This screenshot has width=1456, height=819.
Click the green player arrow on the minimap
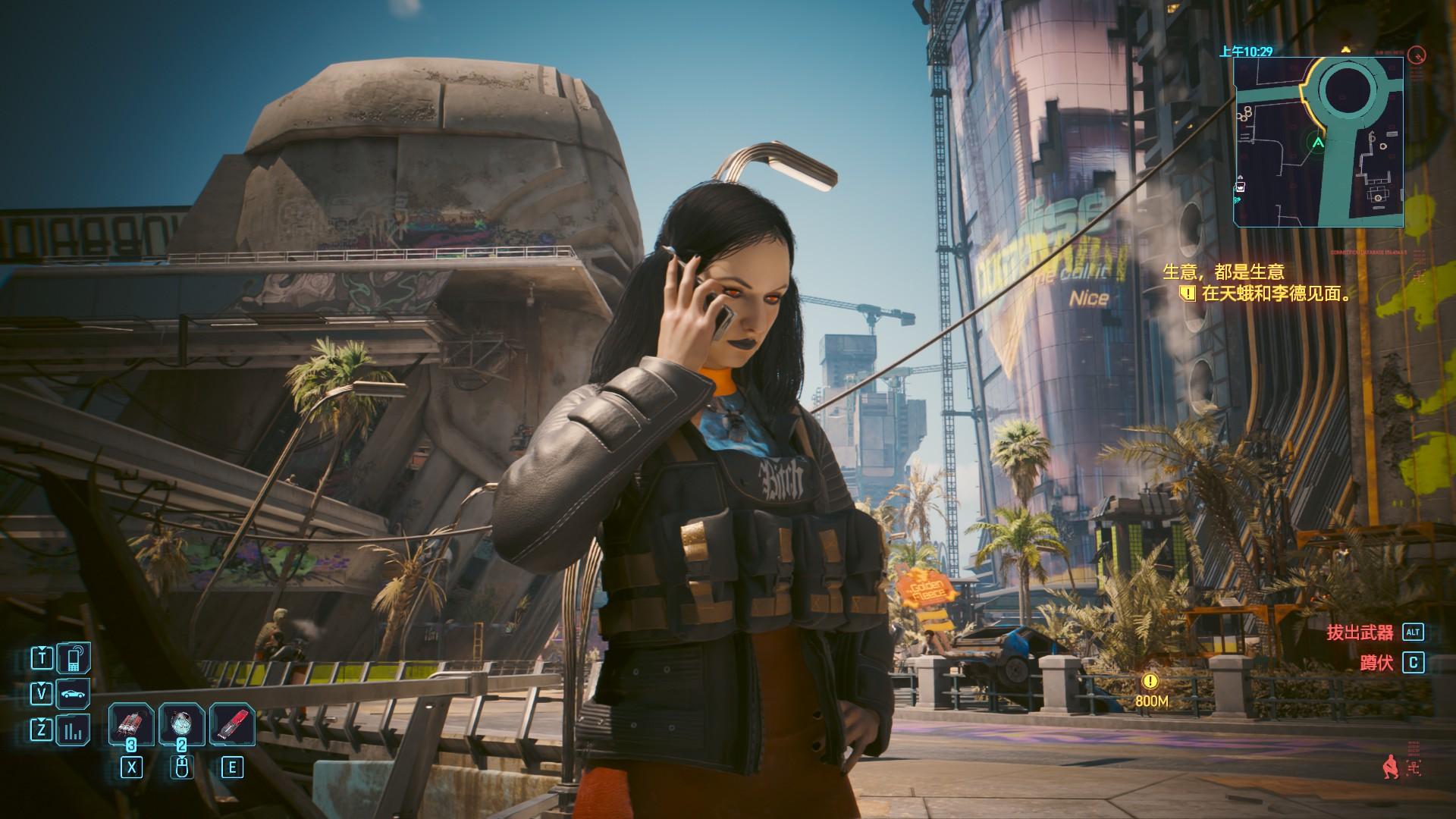1318,142
